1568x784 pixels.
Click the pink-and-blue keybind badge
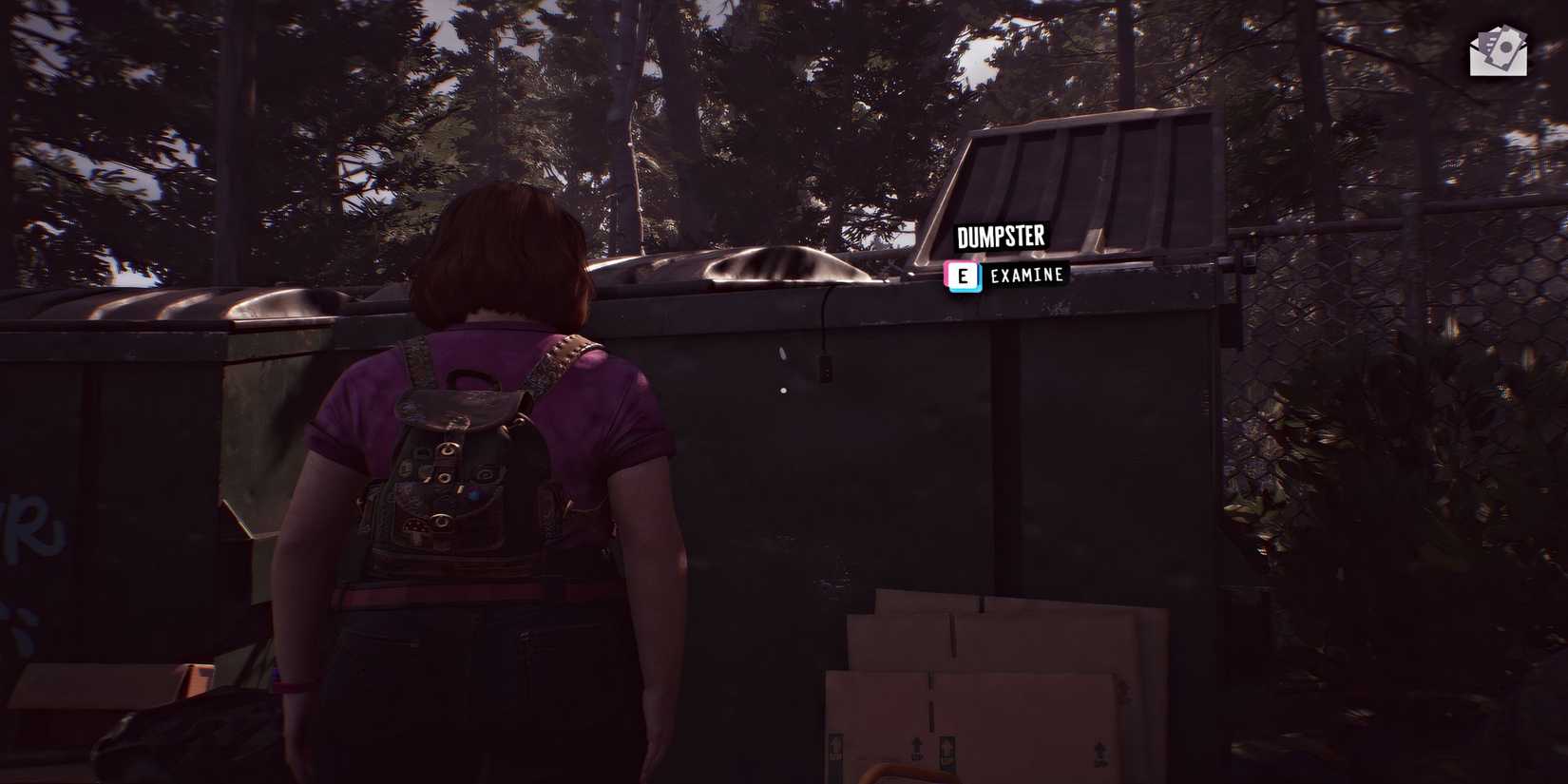[x=965, y=276]
